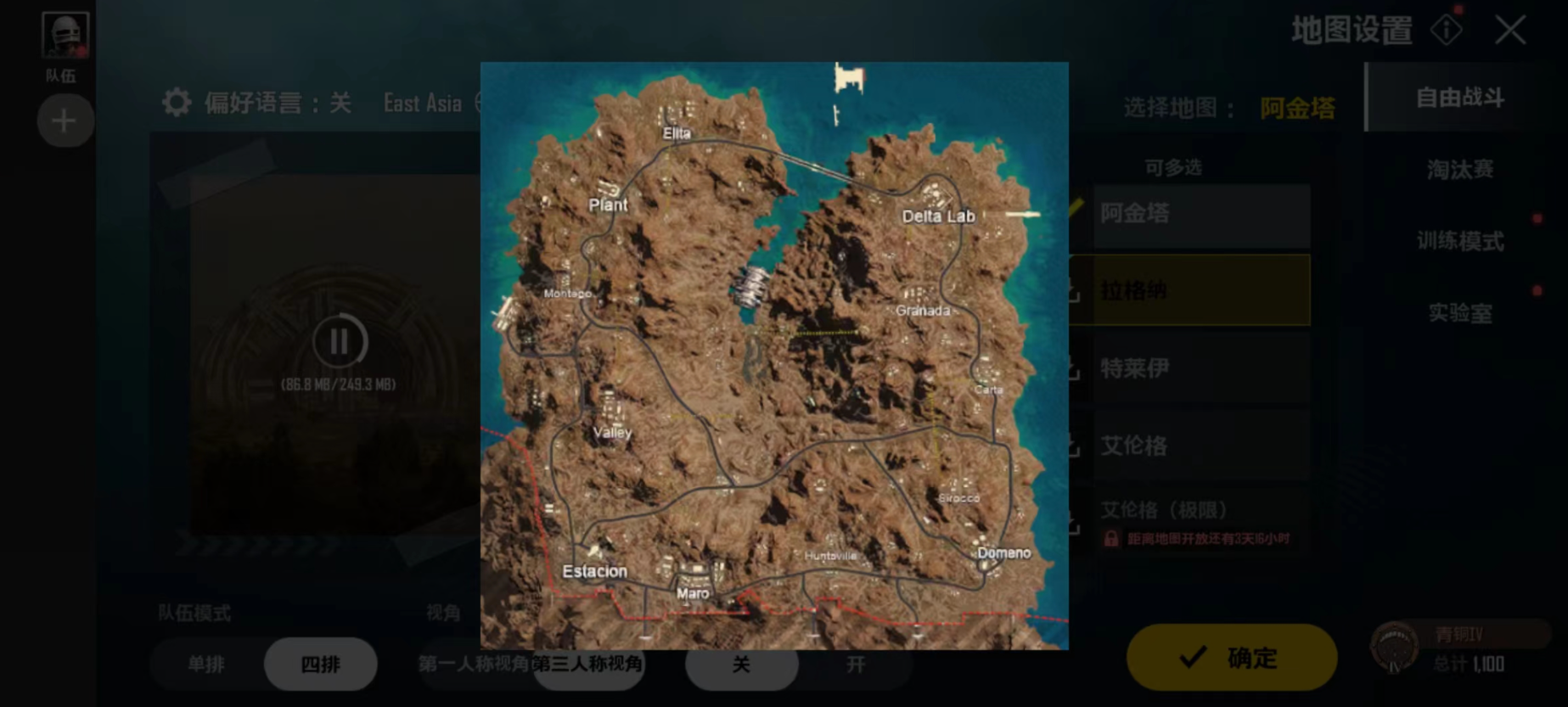
Task: Choose 四排 squad team mode
Action: coord(320,664)
